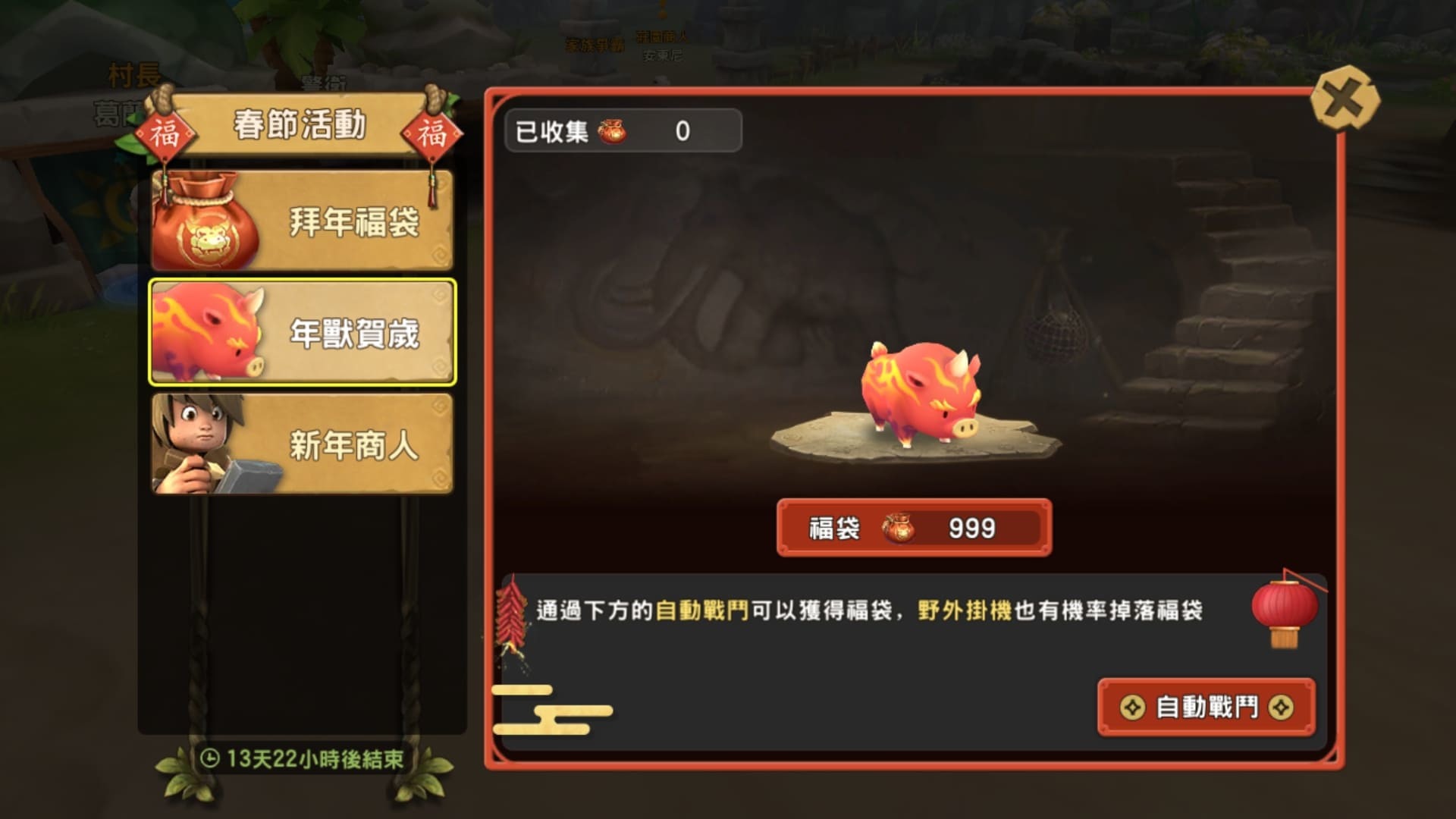Click the lucky pouch icon beside the 999 count
The width and height of the screenshot is (1456, 819).
click(x=901, y=529)
